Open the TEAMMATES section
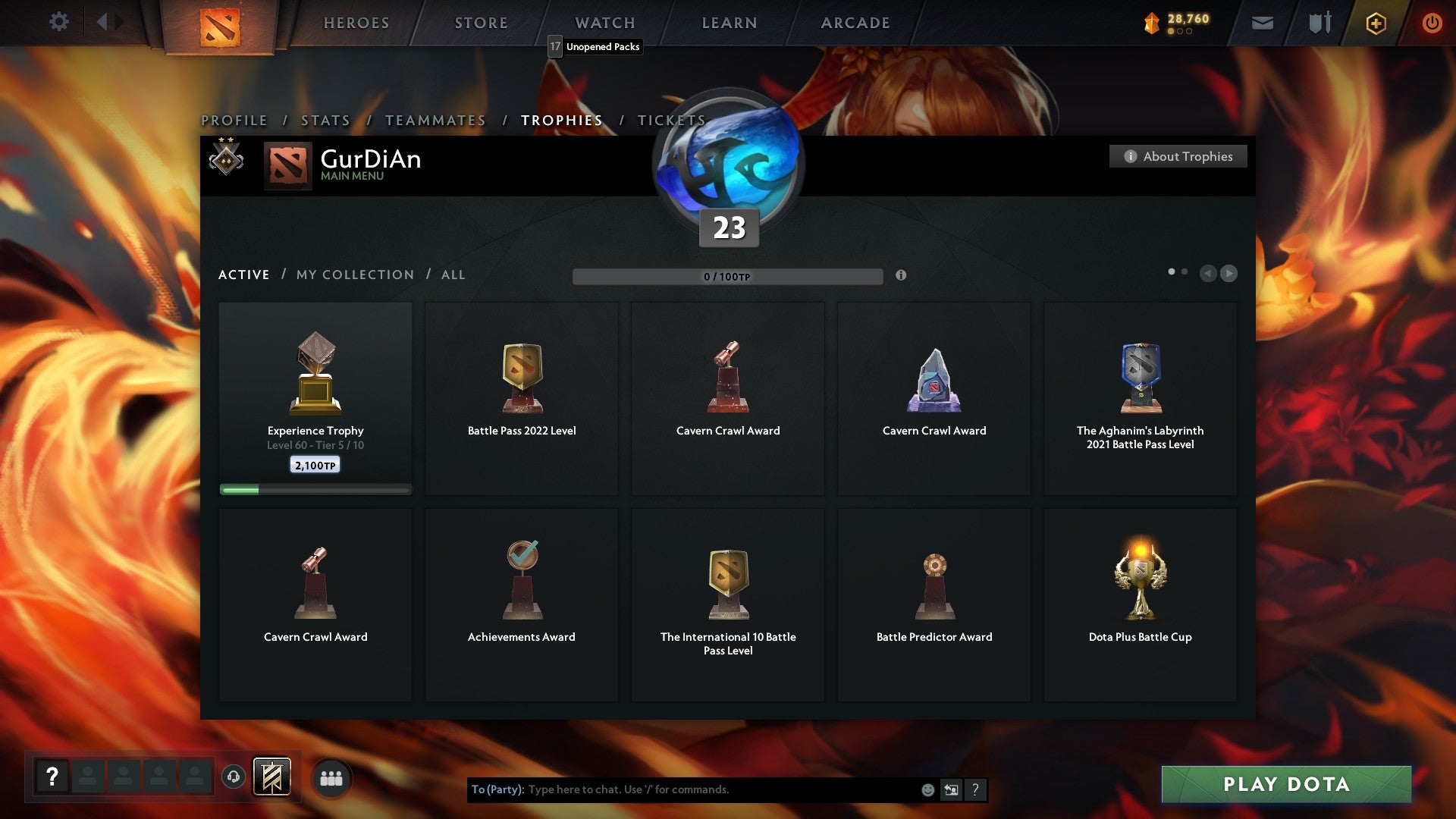The image size is (1456, 819). click(436, 120)
